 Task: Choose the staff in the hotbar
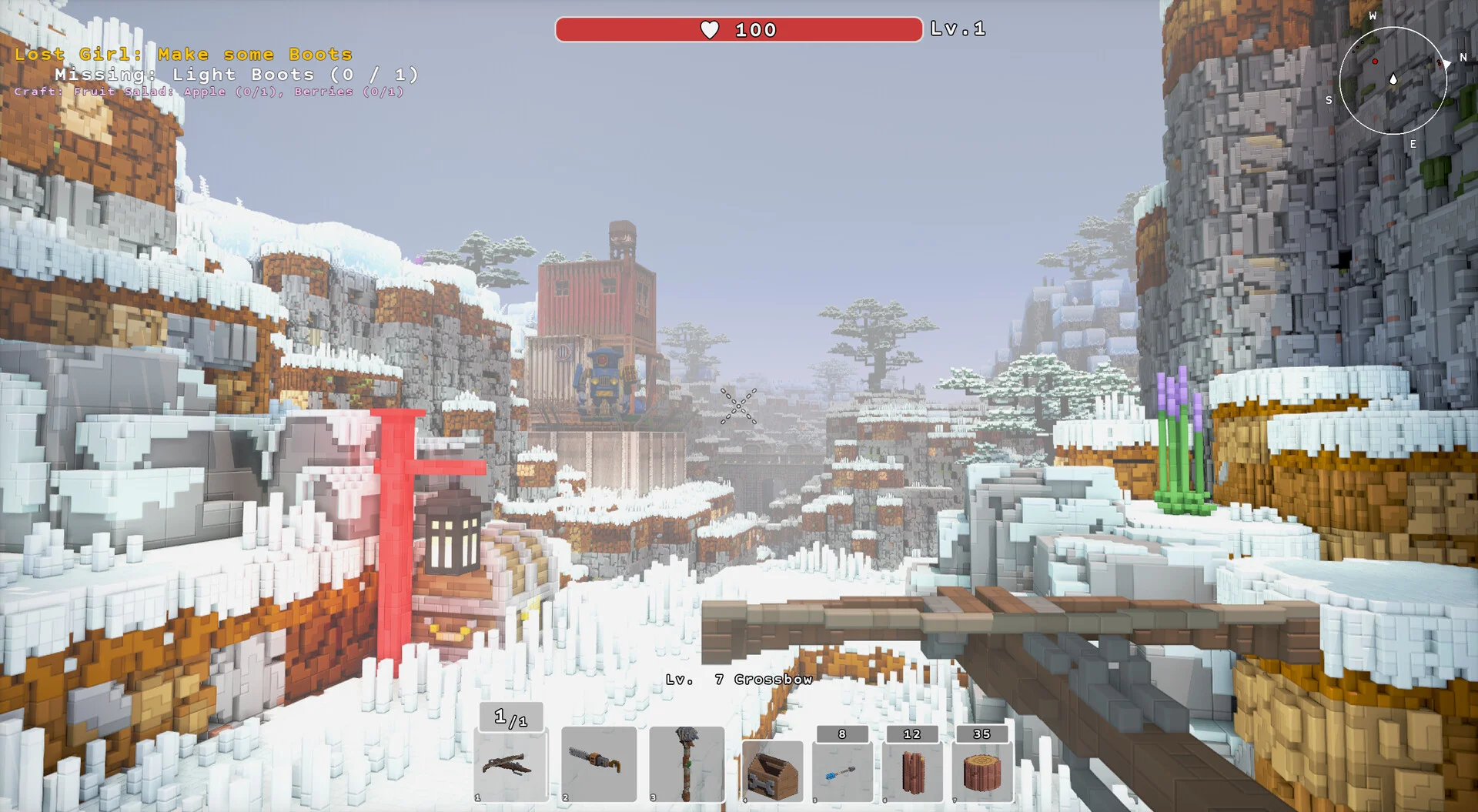(x=686, y=764)
